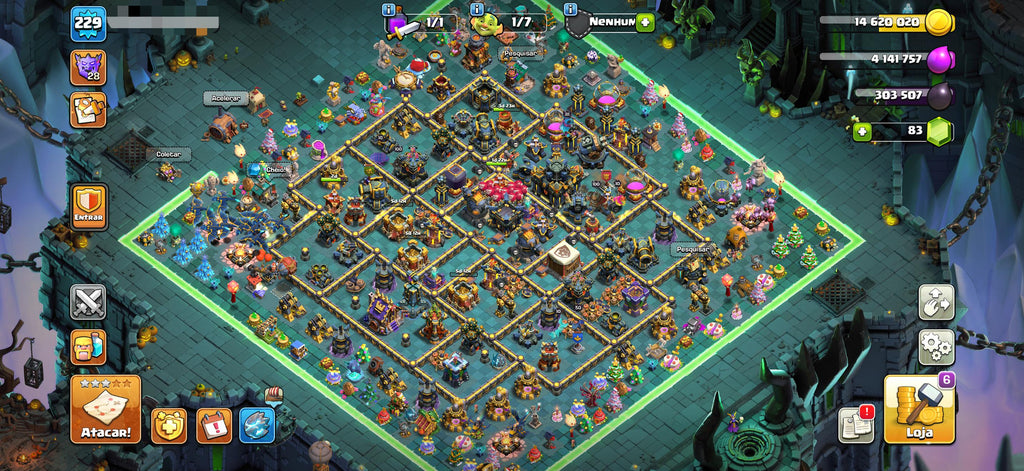Viewport: 1024px width, 471px height.
Task: Tap the Acelerar speed-up label
Action: (225, 98)
